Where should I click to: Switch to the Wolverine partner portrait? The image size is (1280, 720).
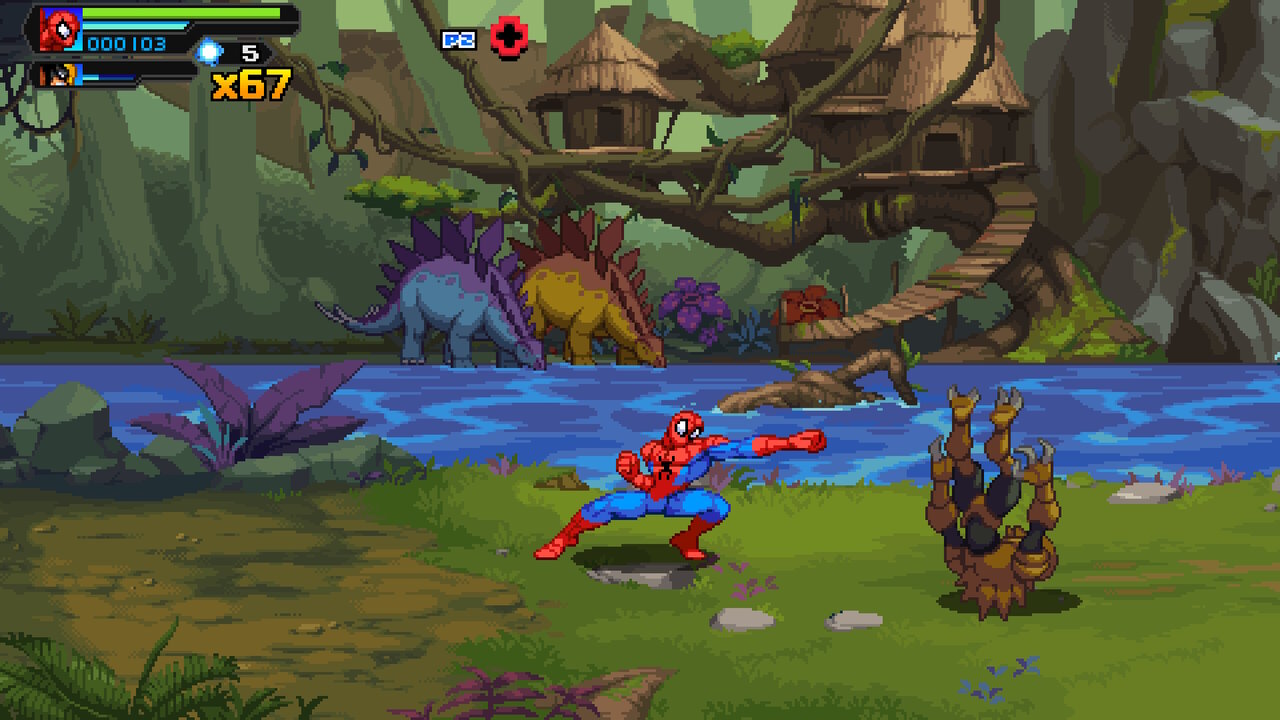(x=60, y=75)
